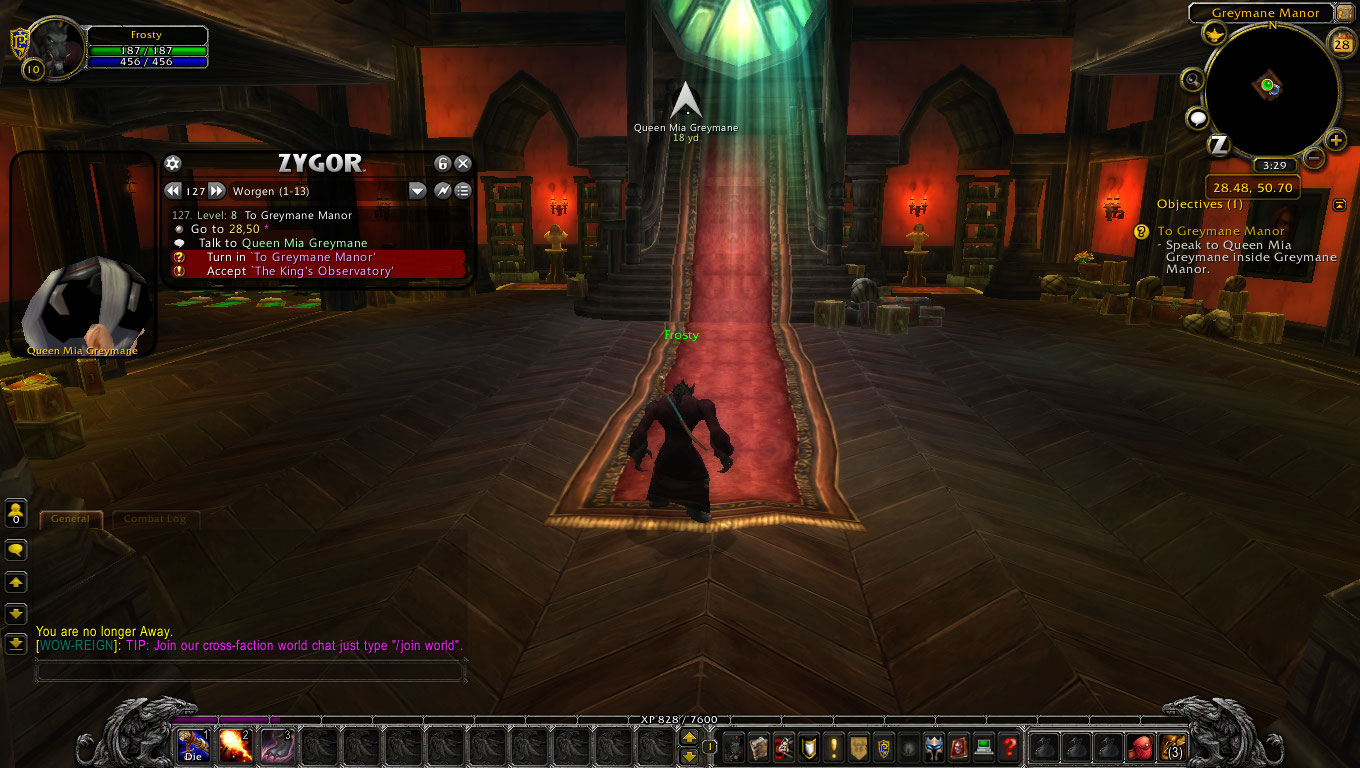This screenshot has width=1360, height=768.
Task: Switch to the Combat Log tab
Action: click(155, 519)
